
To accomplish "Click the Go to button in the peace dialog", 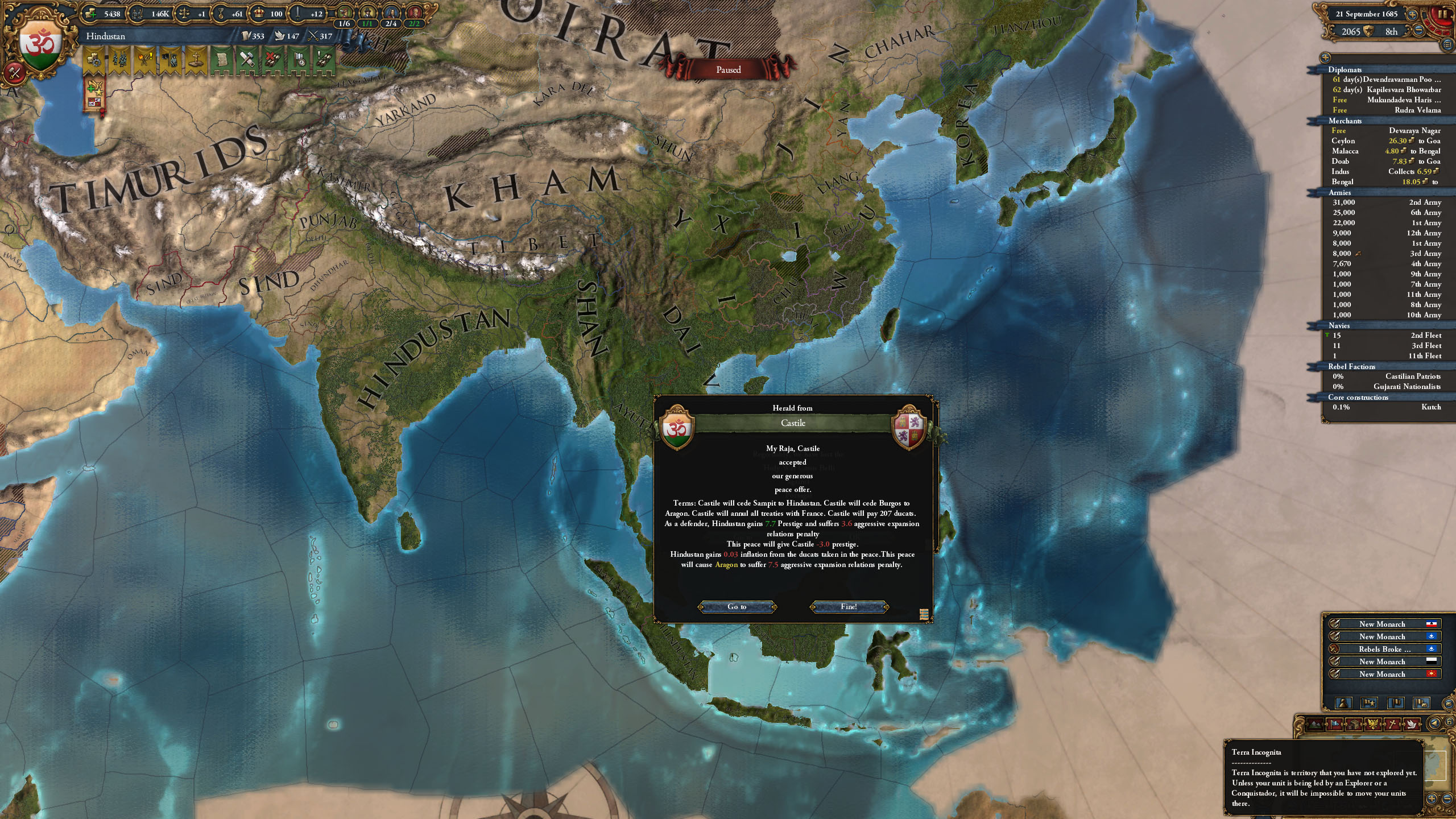I will (738, 607).
